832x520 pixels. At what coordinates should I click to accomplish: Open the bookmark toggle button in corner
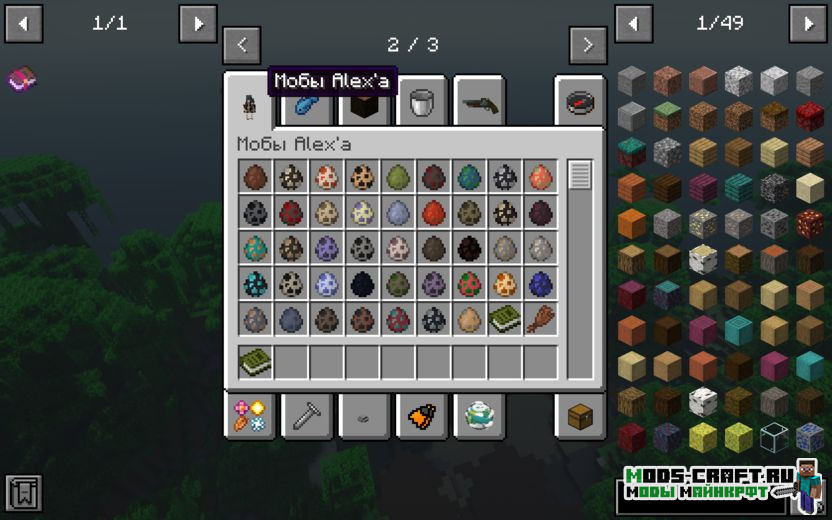click(x=24, y=493)
